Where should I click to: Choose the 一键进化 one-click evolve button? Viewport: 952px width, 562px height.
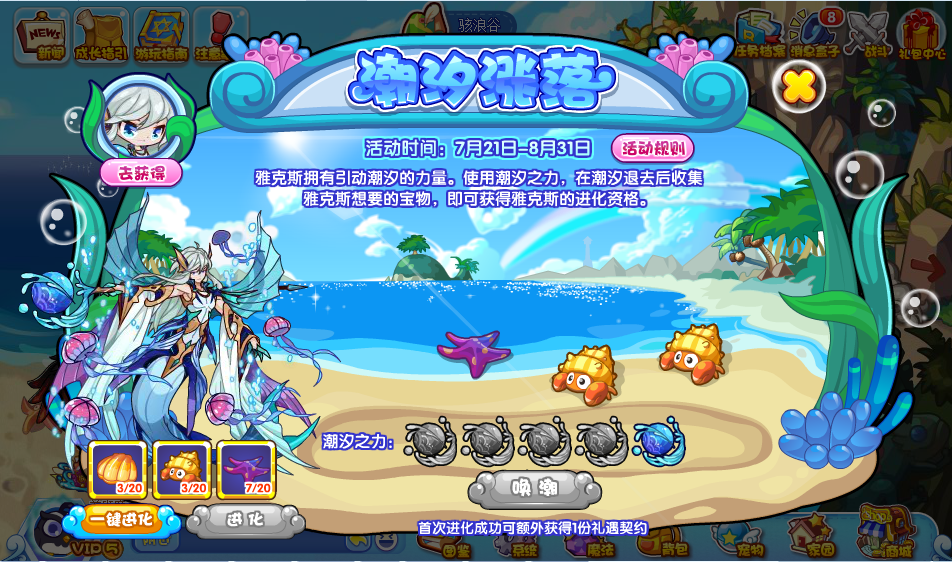(x=120, y=520)
